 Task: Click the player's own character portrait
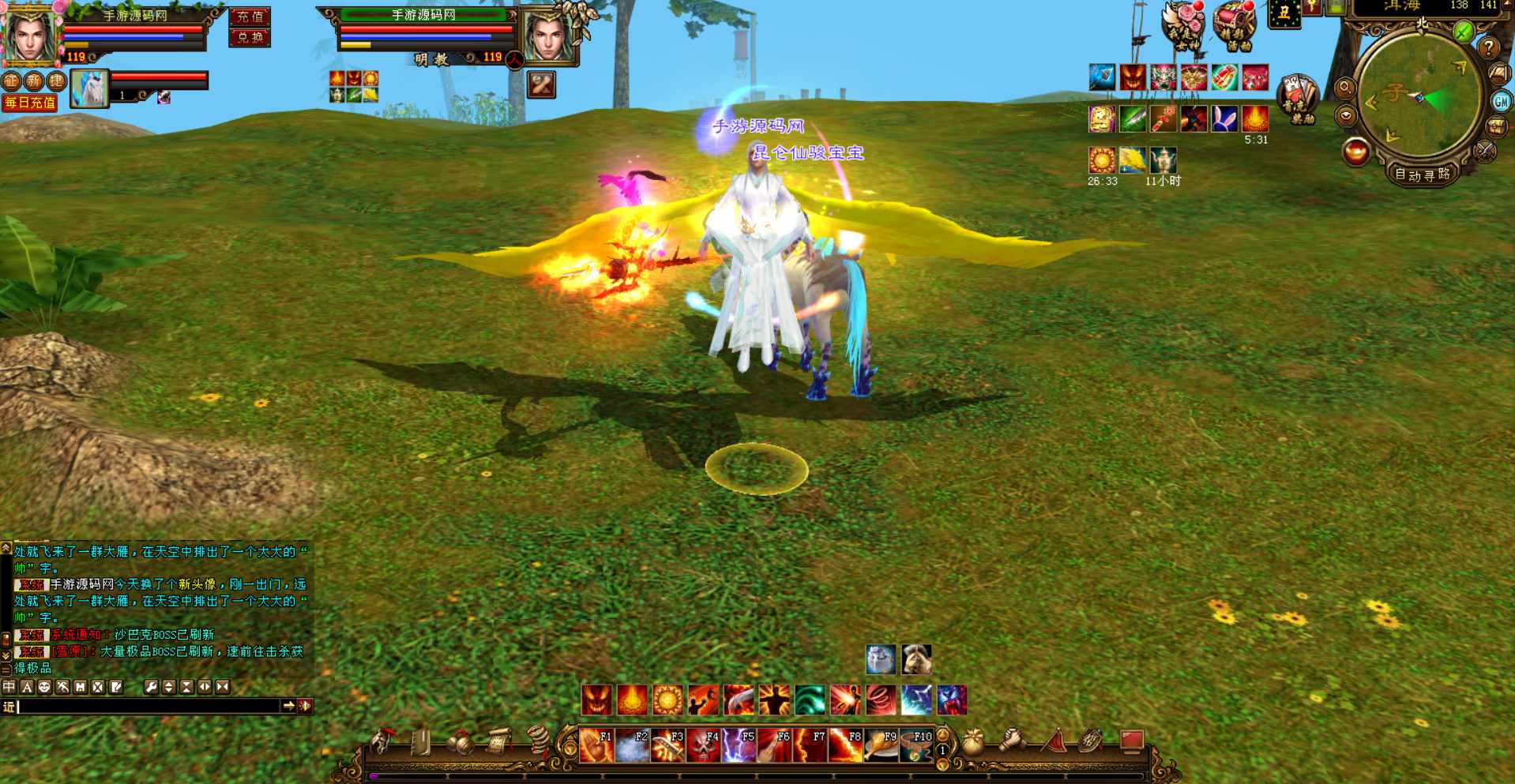(x=30, y=35)
